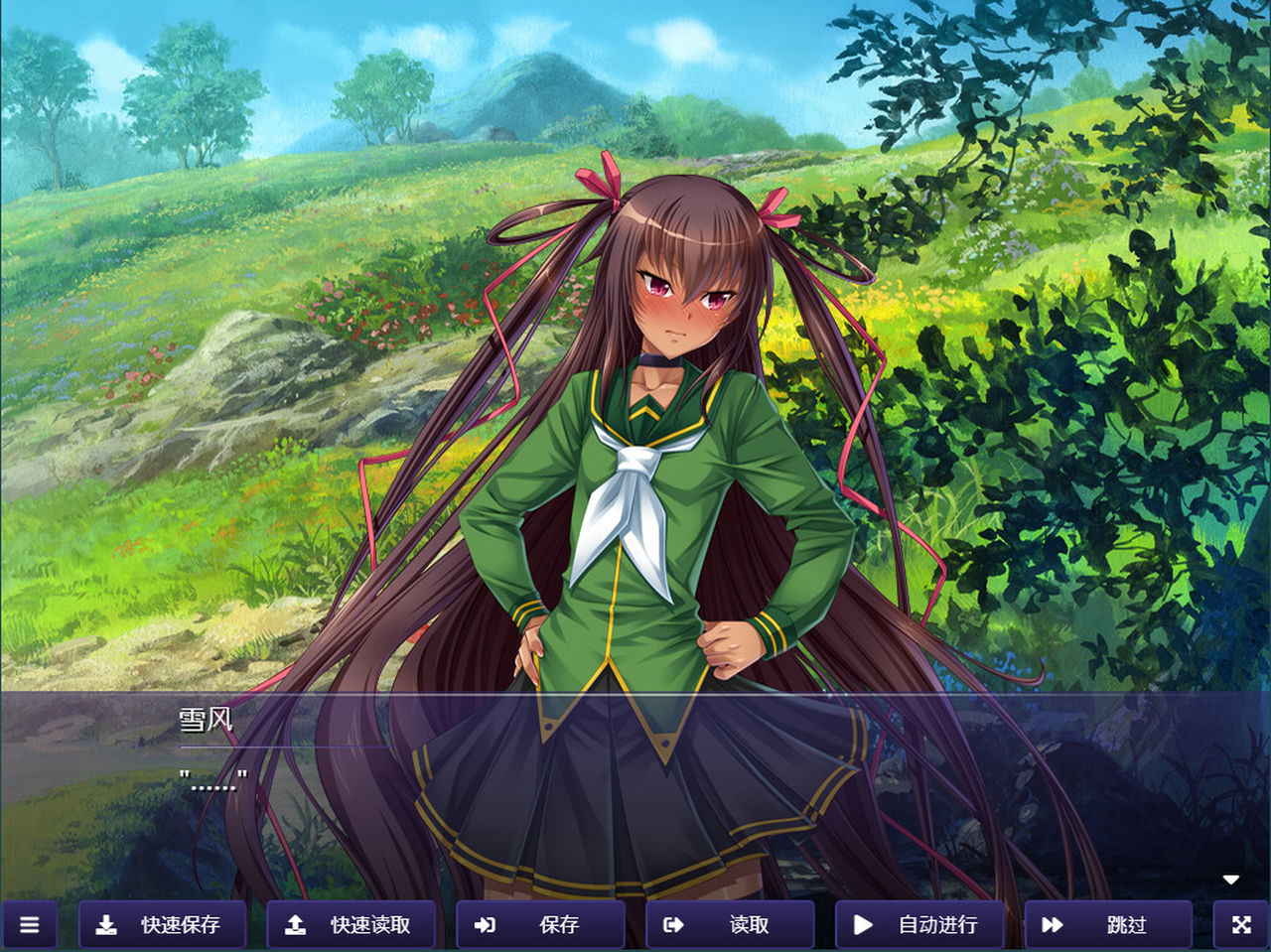Select the 保存 save menu entry

coord(541,924)
